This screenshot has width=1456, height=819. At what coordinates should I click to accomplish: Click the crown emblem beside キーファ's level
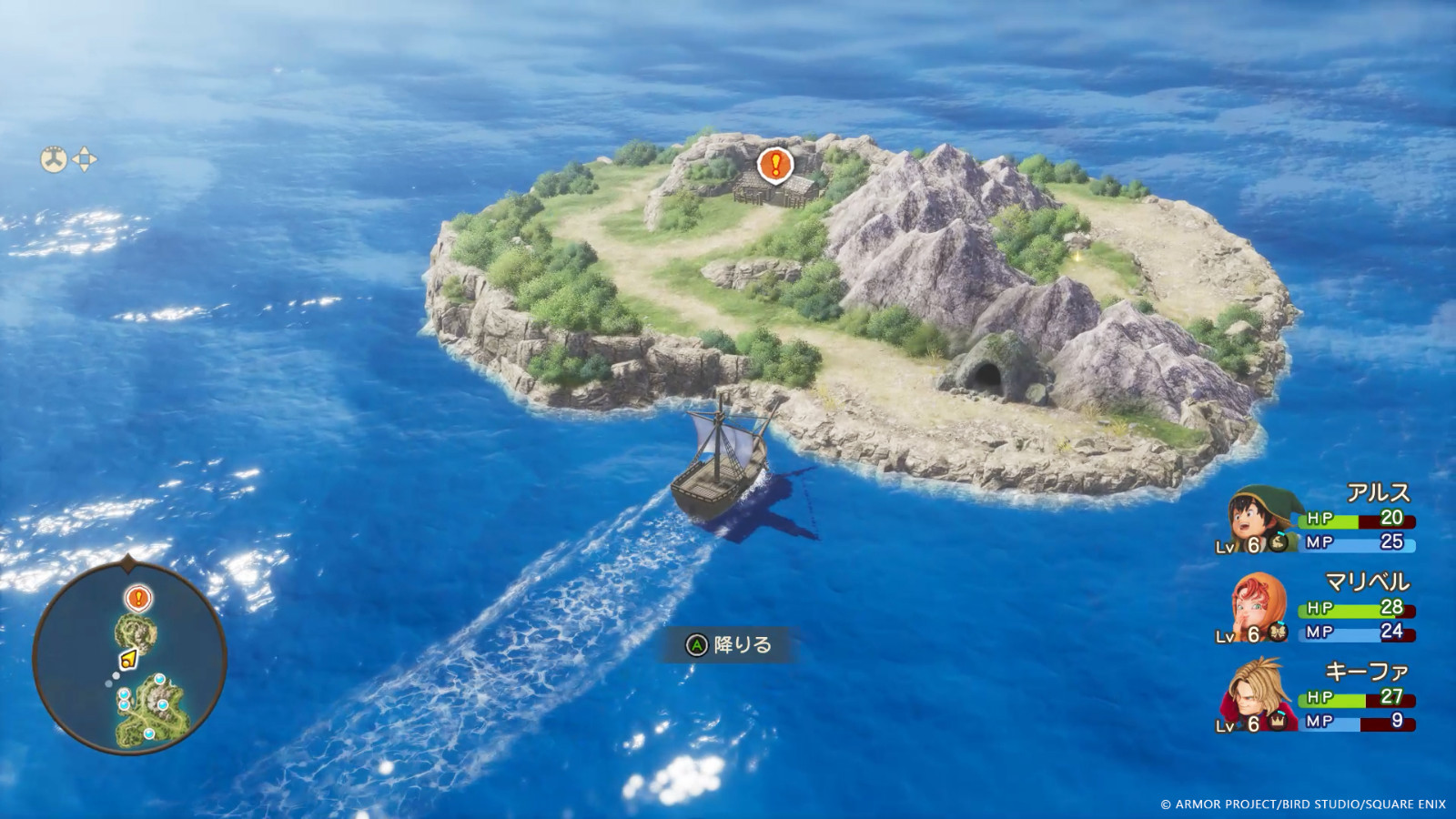(x=1279, y=721)
